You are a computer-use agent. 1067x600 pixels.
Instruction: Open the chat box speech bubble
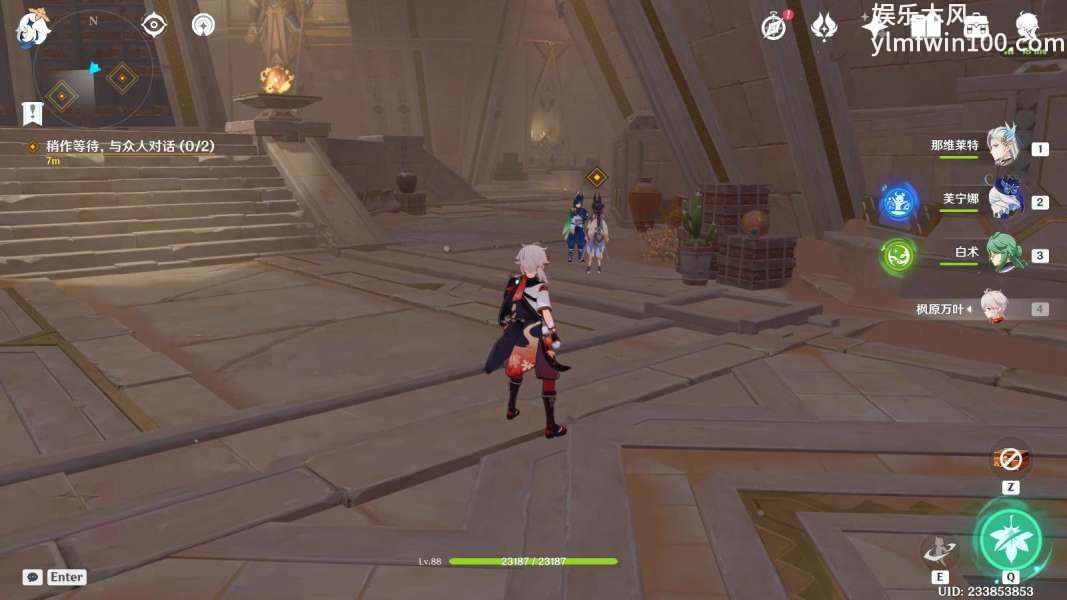click(32, 577)
